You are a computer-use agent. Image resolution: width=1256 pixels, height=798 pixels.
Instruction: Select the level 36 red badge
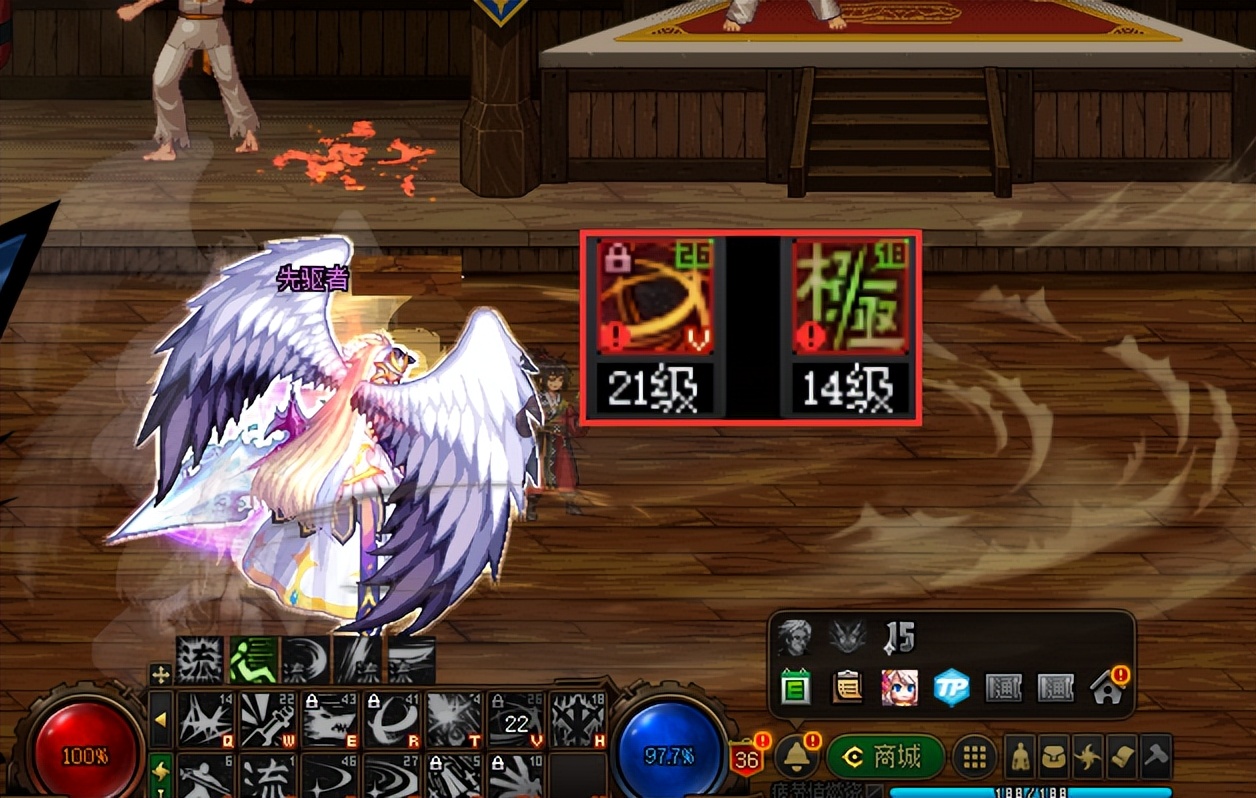(x=746, y=759)
